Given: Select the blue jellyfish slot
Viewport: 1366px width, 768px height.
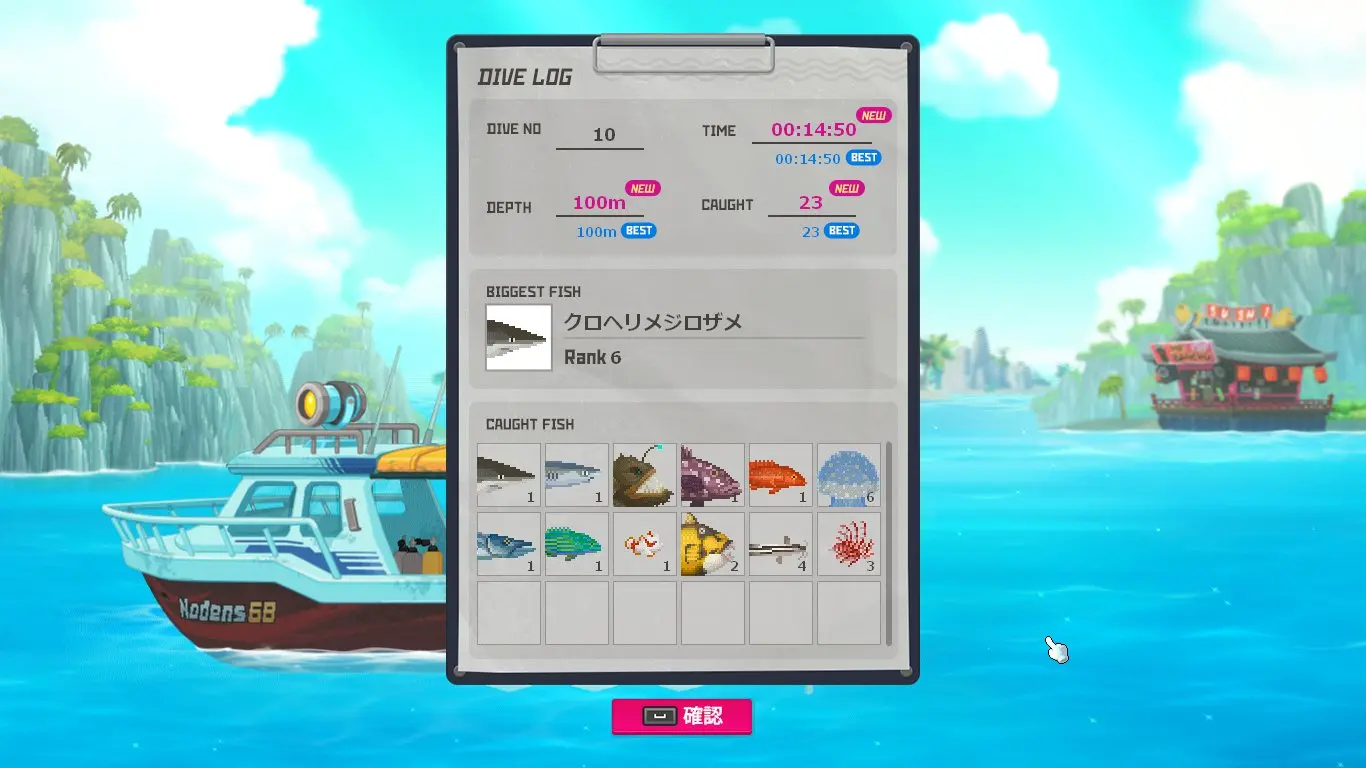Looking at the screenshot, I should click(849, 475).
